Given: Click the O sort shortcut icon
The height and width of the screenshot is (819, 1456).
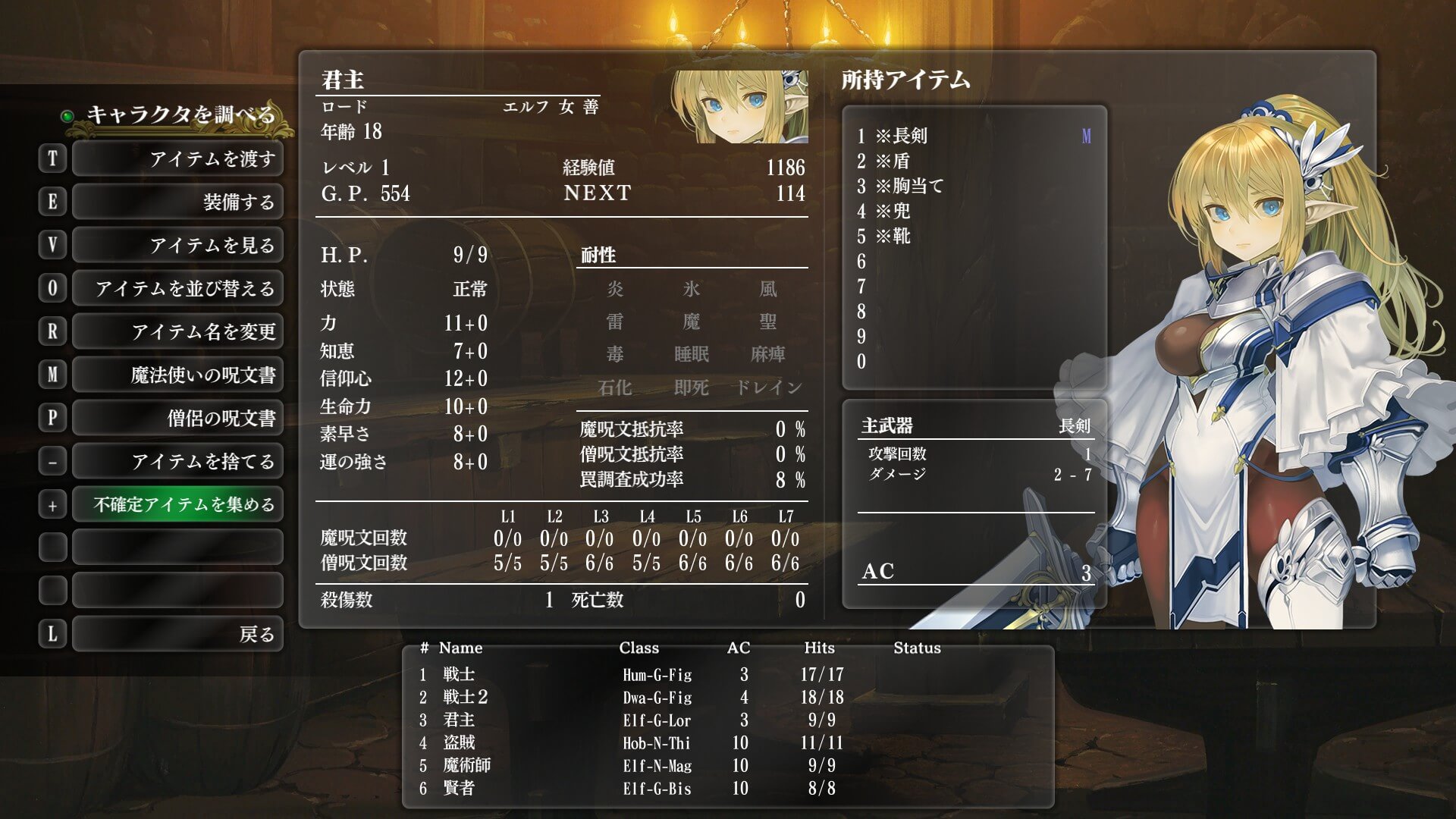Looking at the screenshot, I should tap(52, 288).
